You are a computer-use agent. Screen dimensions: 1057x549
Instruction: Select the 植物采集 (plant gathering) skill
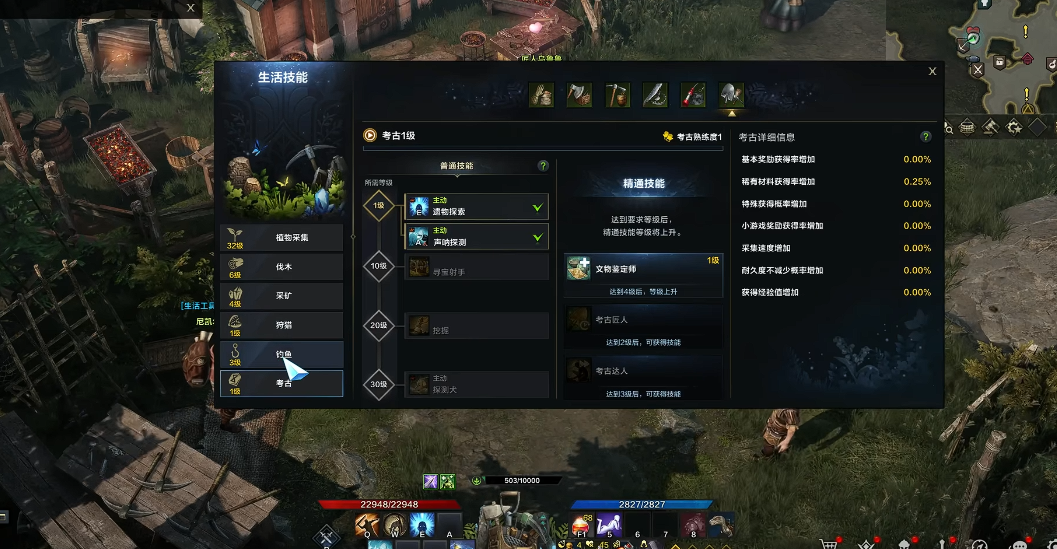[x=281, y=237]
